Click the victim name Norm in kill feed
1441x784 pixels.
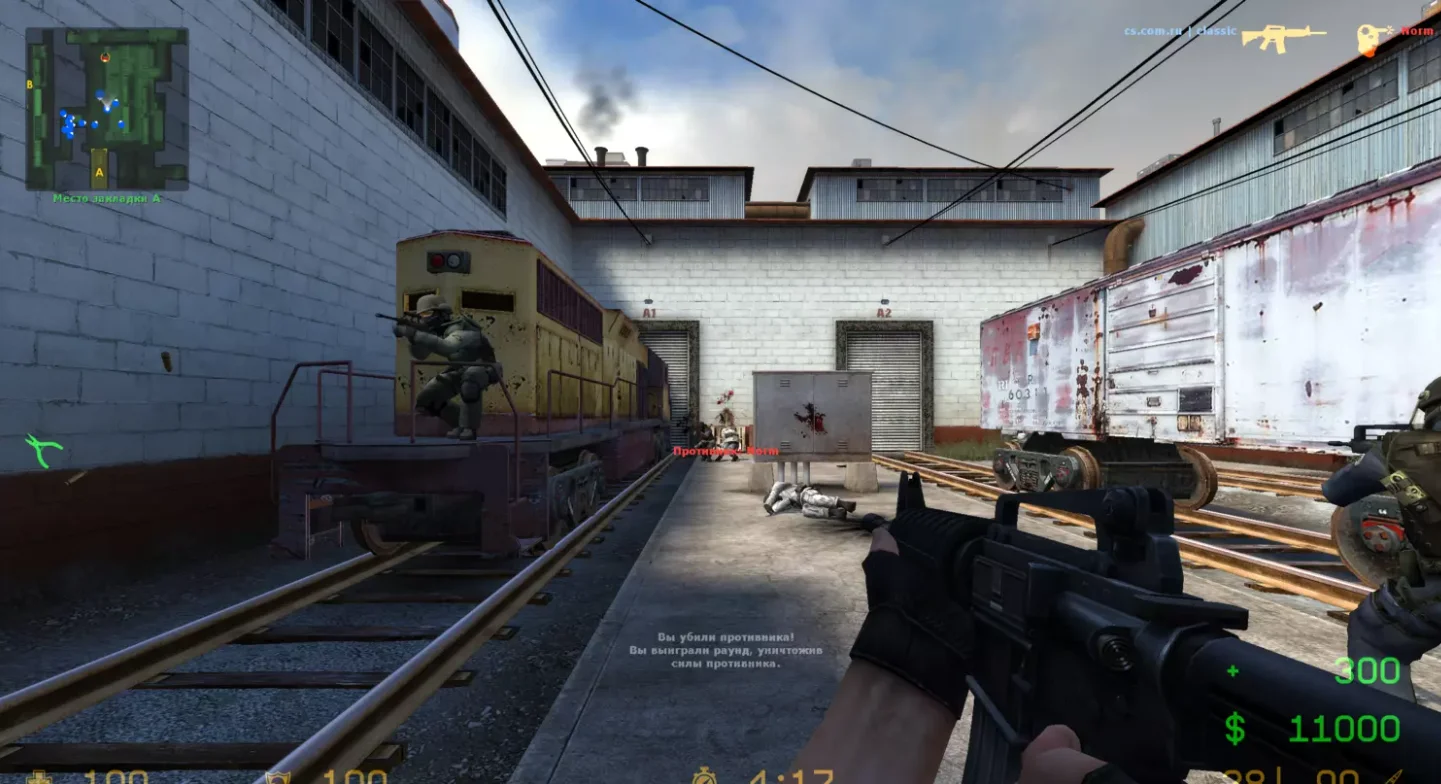click(1417, 31)
